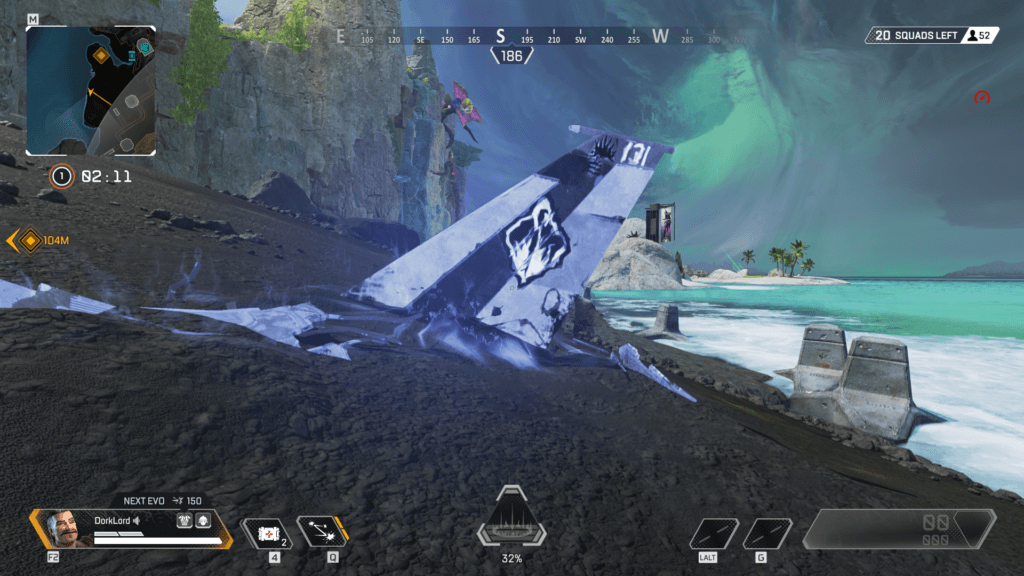Click the orange ping marker showing 104M
Viewport: 1024px width, 576px height.
coord(31,240)
